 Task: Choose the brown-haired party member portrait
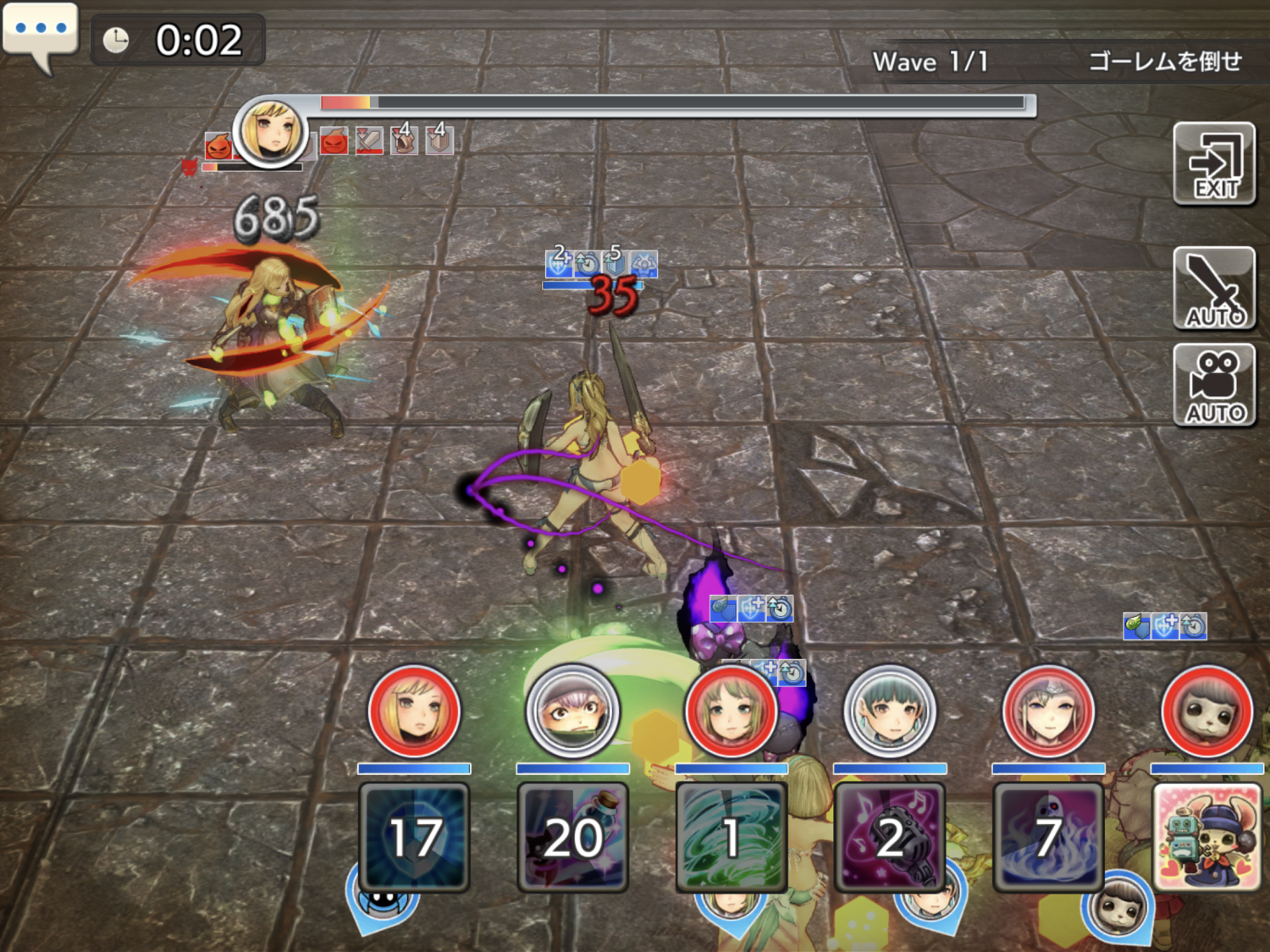tap(732, 712)
